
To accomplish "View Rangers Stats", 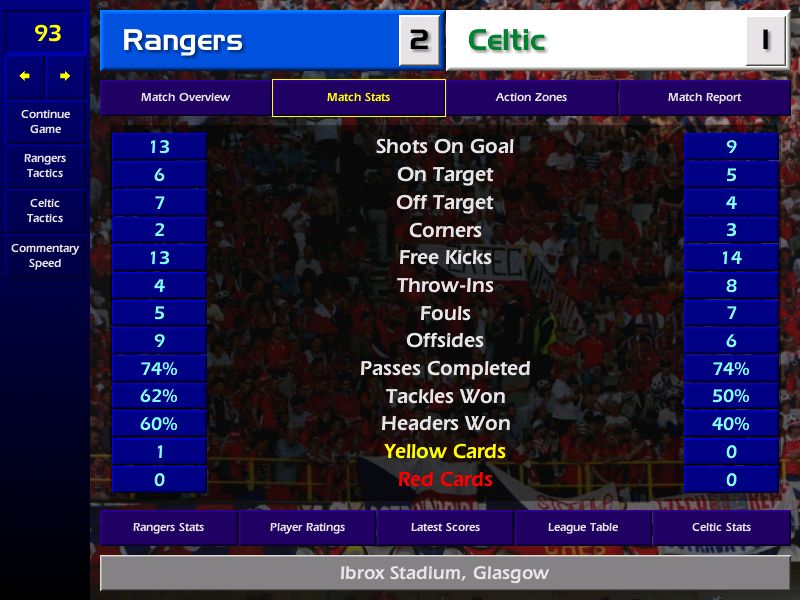I will click(x=168, y=527).
